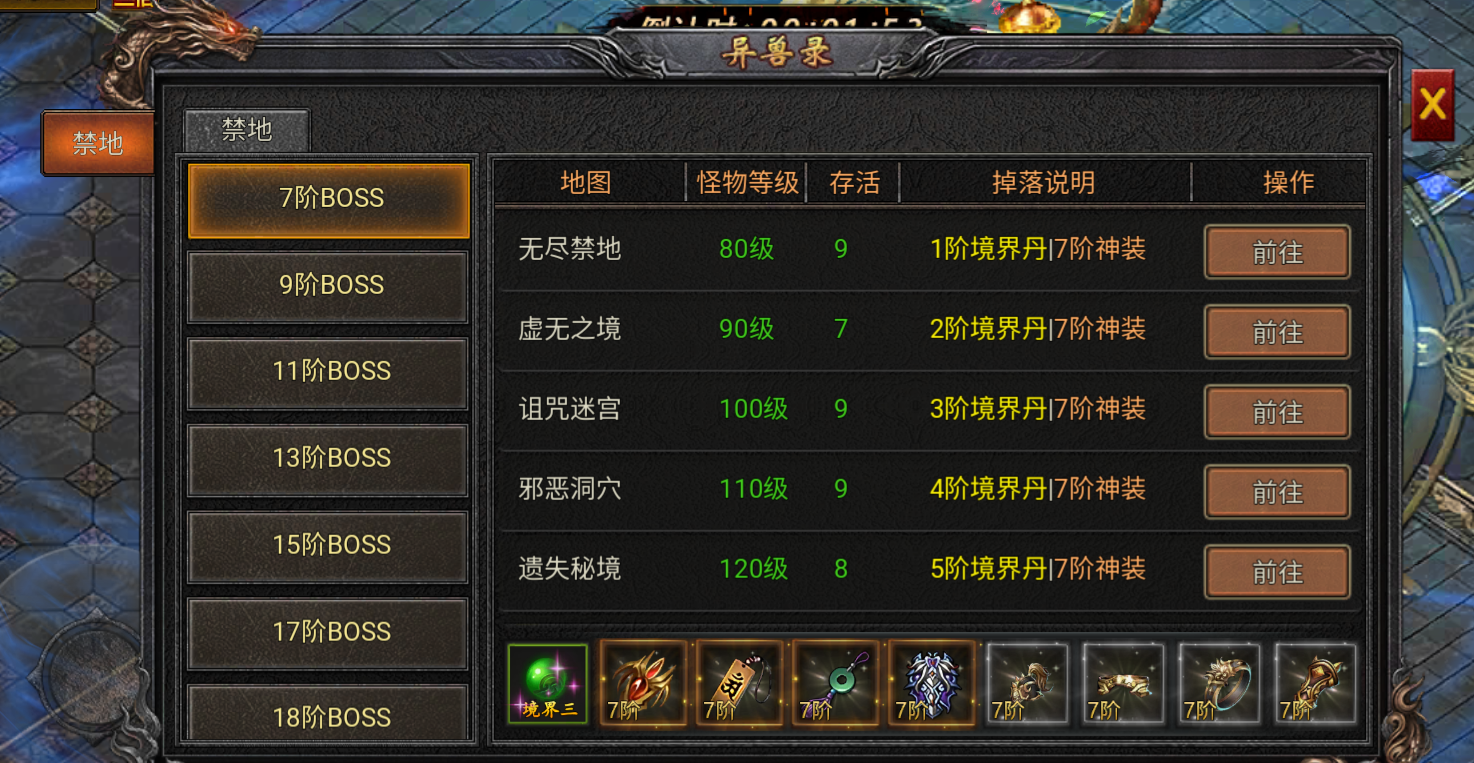
Task: Select the 18阶BOSS category
Action: [x=327, y=716]
